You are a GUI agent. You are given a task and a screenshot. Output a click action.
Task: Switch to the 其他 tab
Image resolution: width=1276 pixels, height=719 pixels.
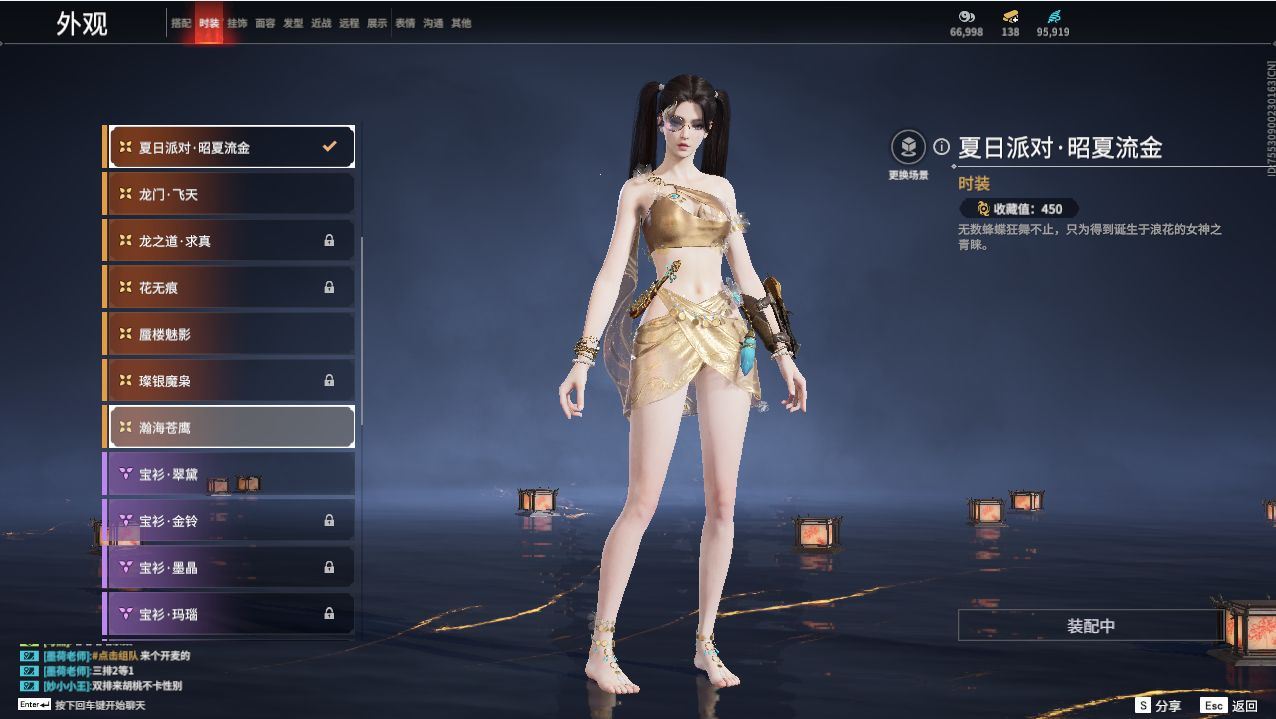coord(461,23)
